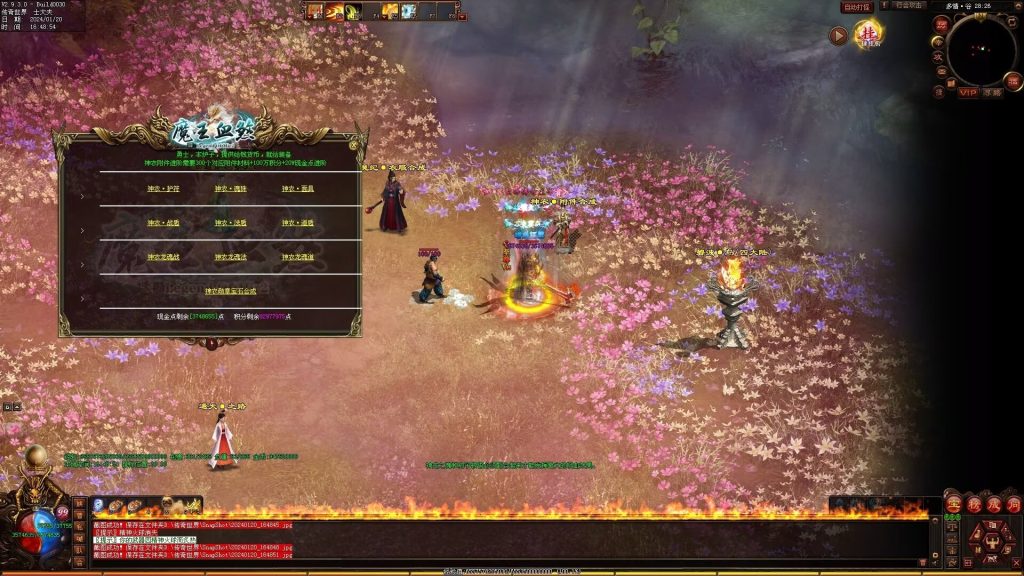Open the circular minimap
The height and width of the screenshot is (576, 1024).
981,50
